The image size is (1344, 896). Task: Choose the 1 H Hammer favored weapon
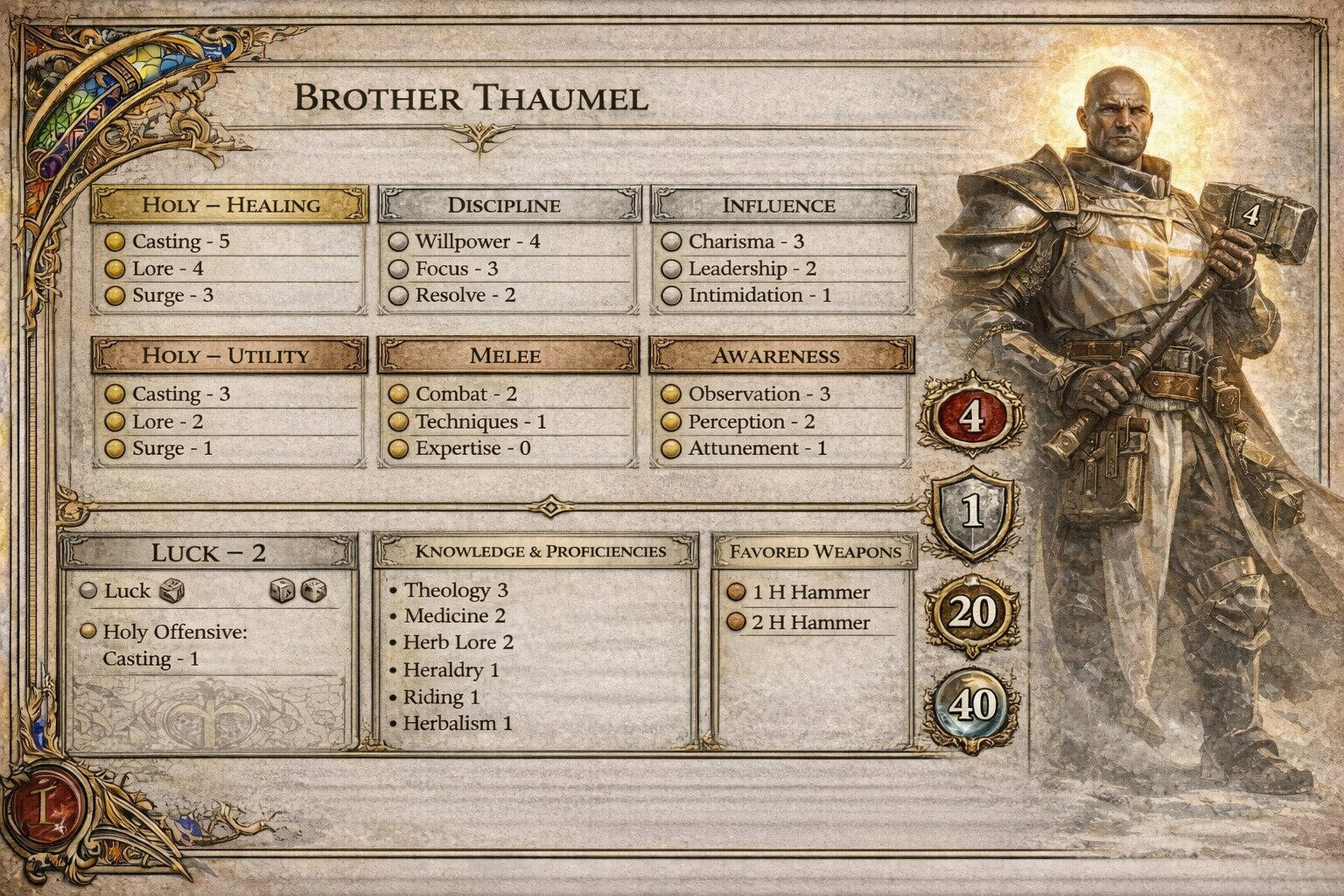(810, 592)
